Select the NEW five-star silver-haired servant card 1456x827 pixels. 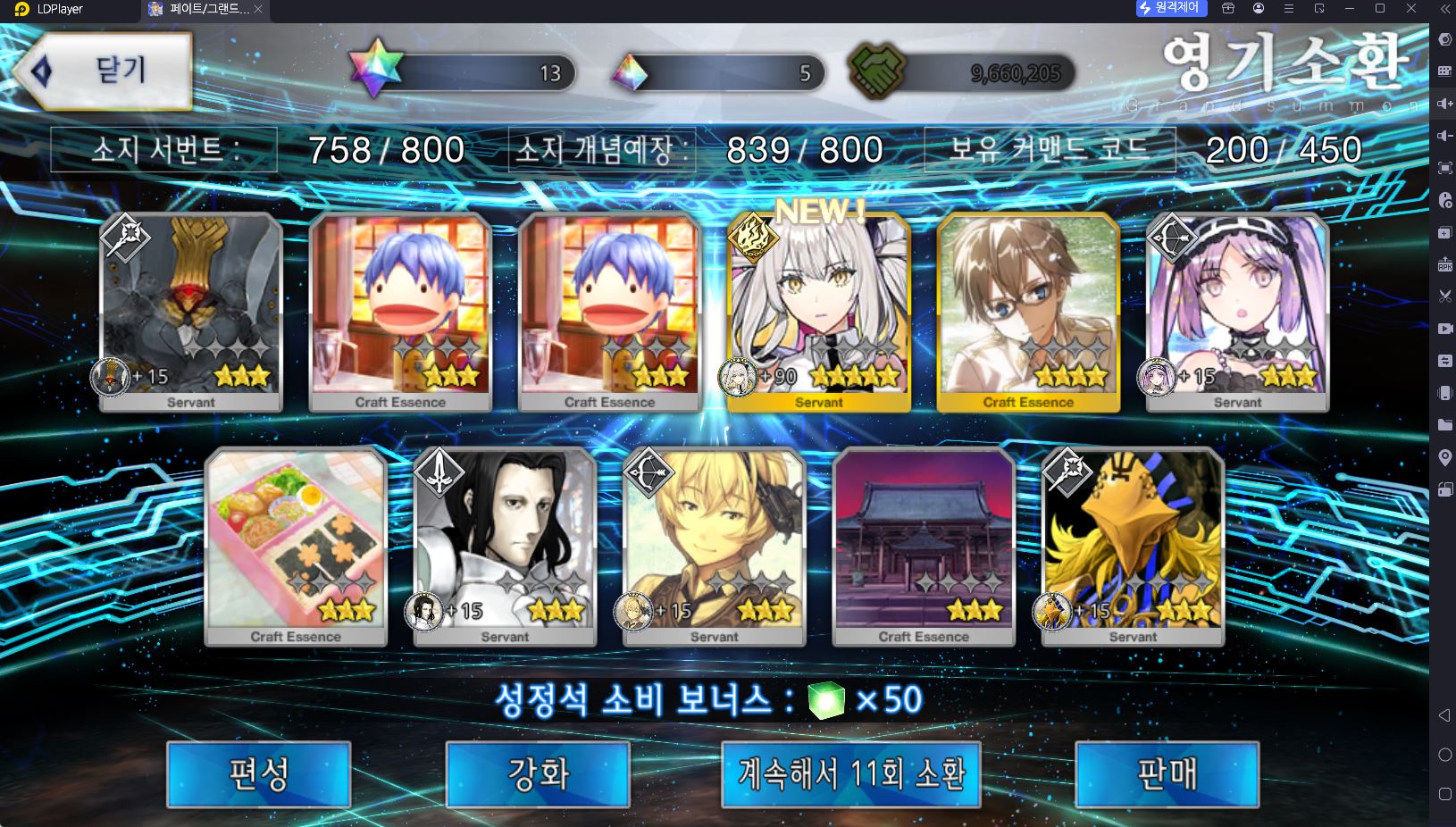(819, 313)
